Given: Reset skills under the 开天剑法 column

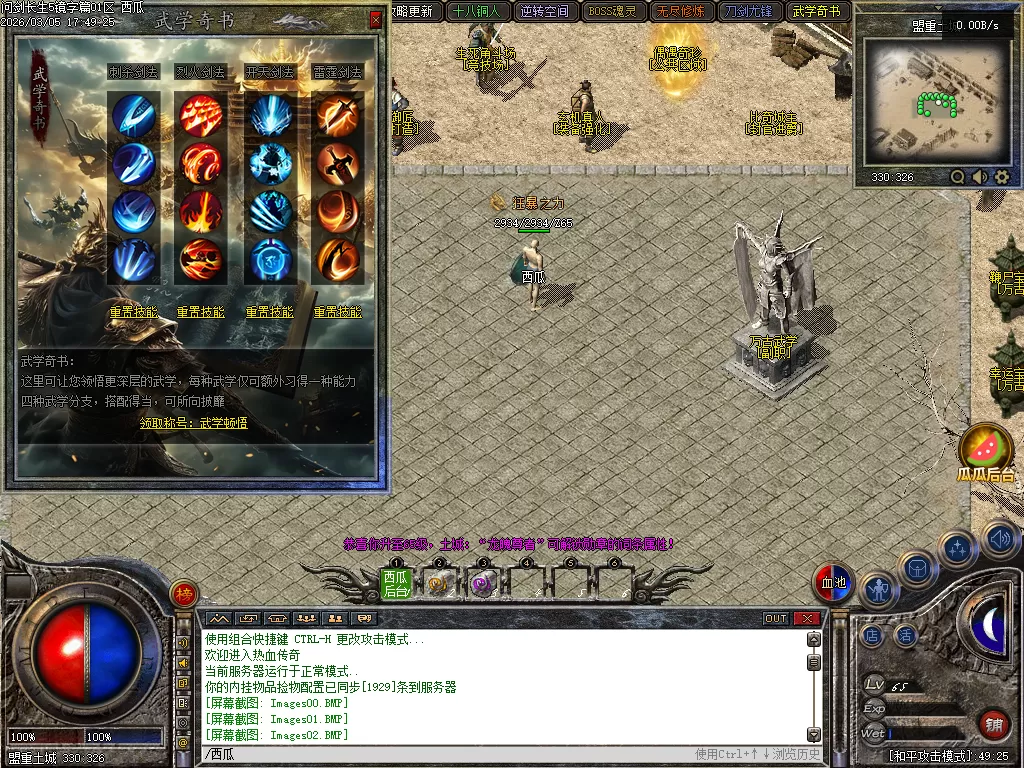Looking at the screenshot, I should click(270, 312).
